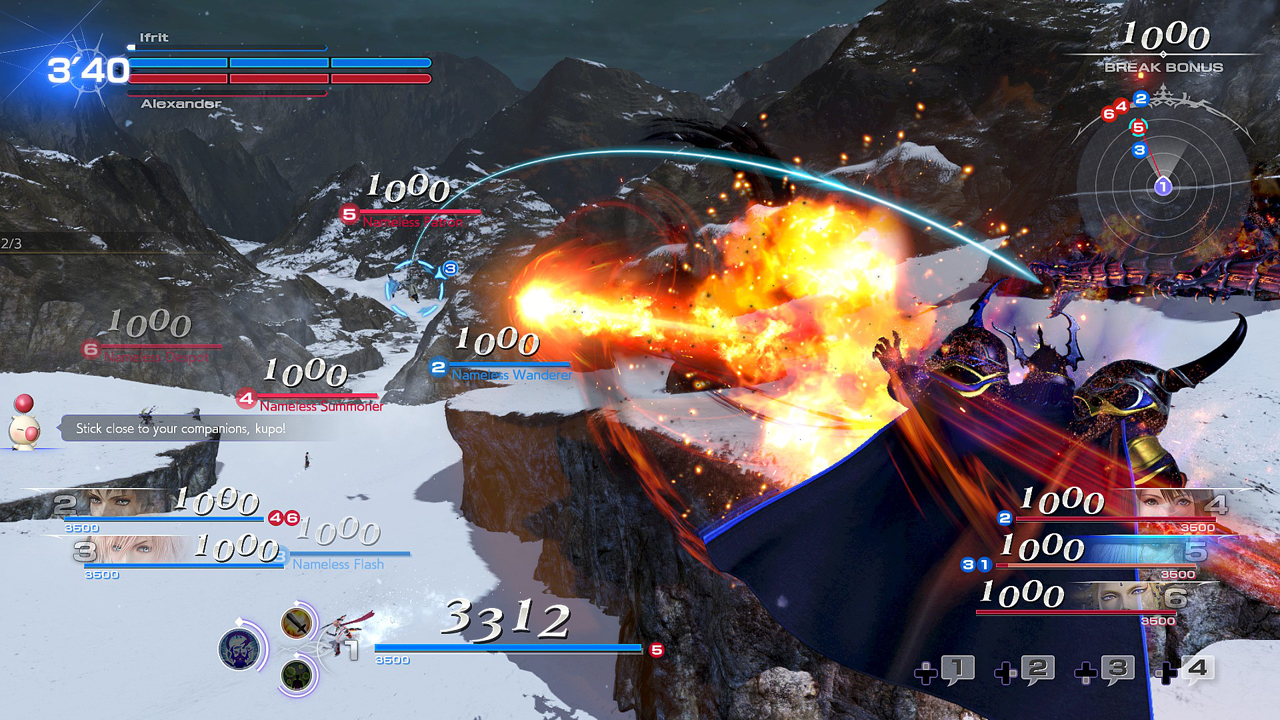Send chat message bubble 3

coord(1105,670)
